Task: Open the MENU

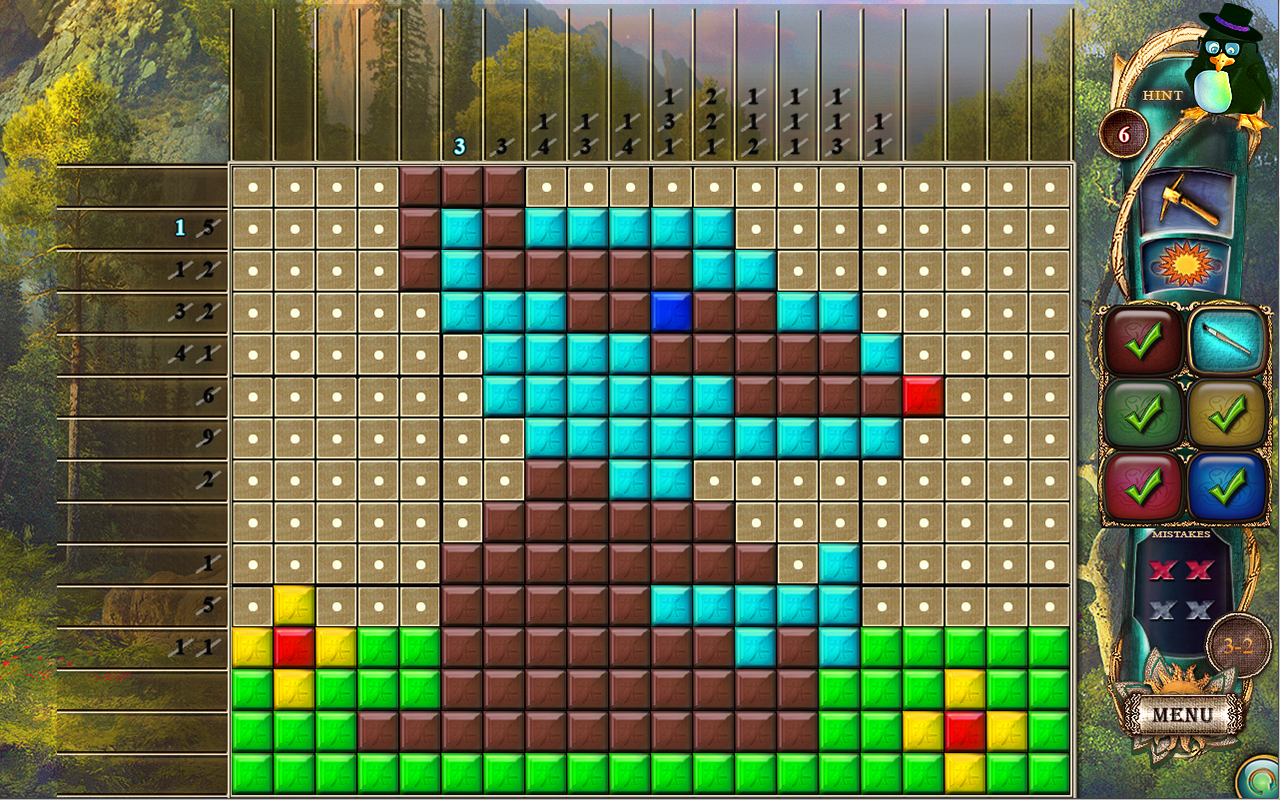Action: pos(1182,713)
